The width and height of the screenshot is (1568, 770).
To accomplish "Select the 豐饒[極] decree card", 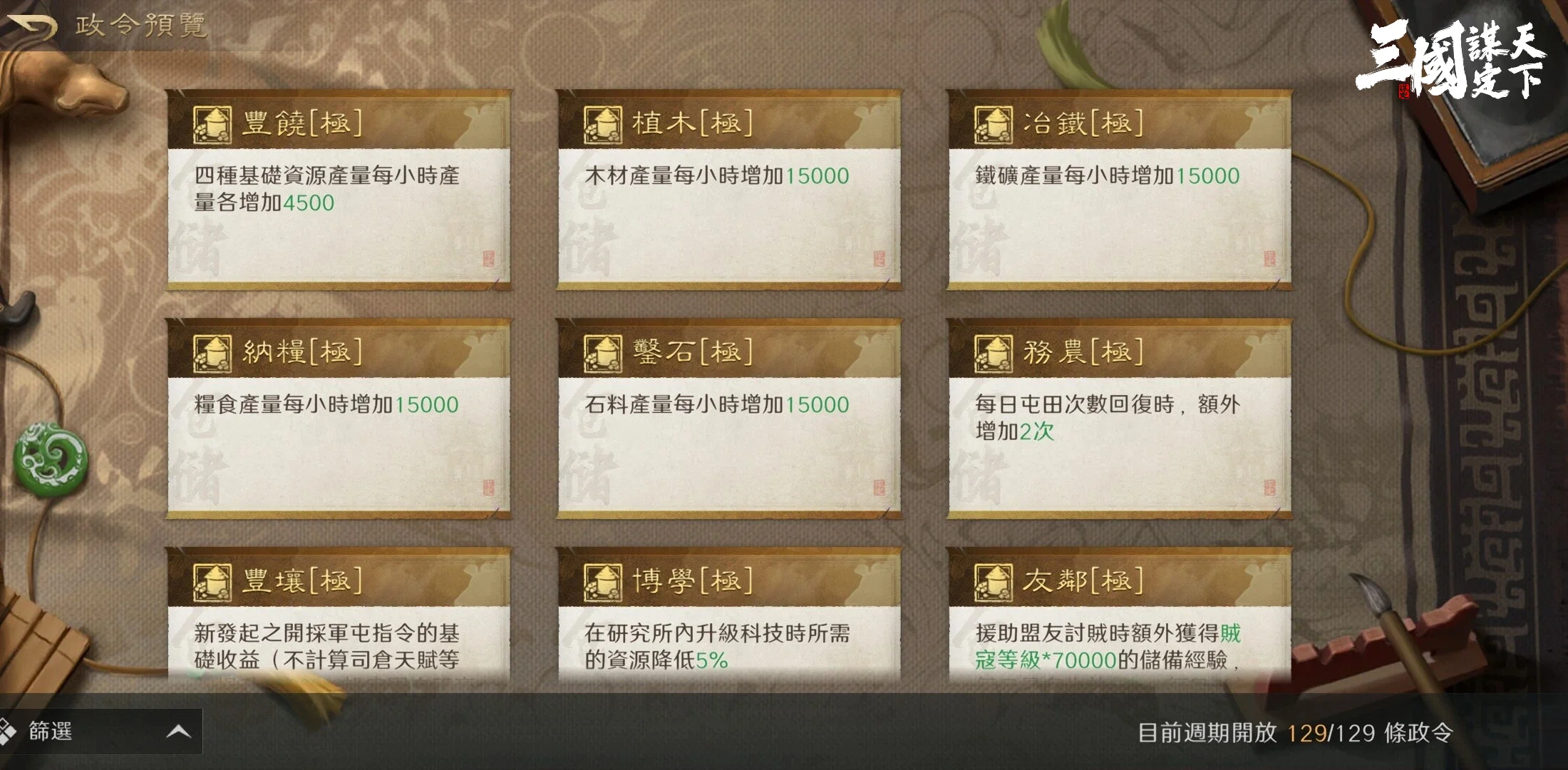I will tap(339, 190).
